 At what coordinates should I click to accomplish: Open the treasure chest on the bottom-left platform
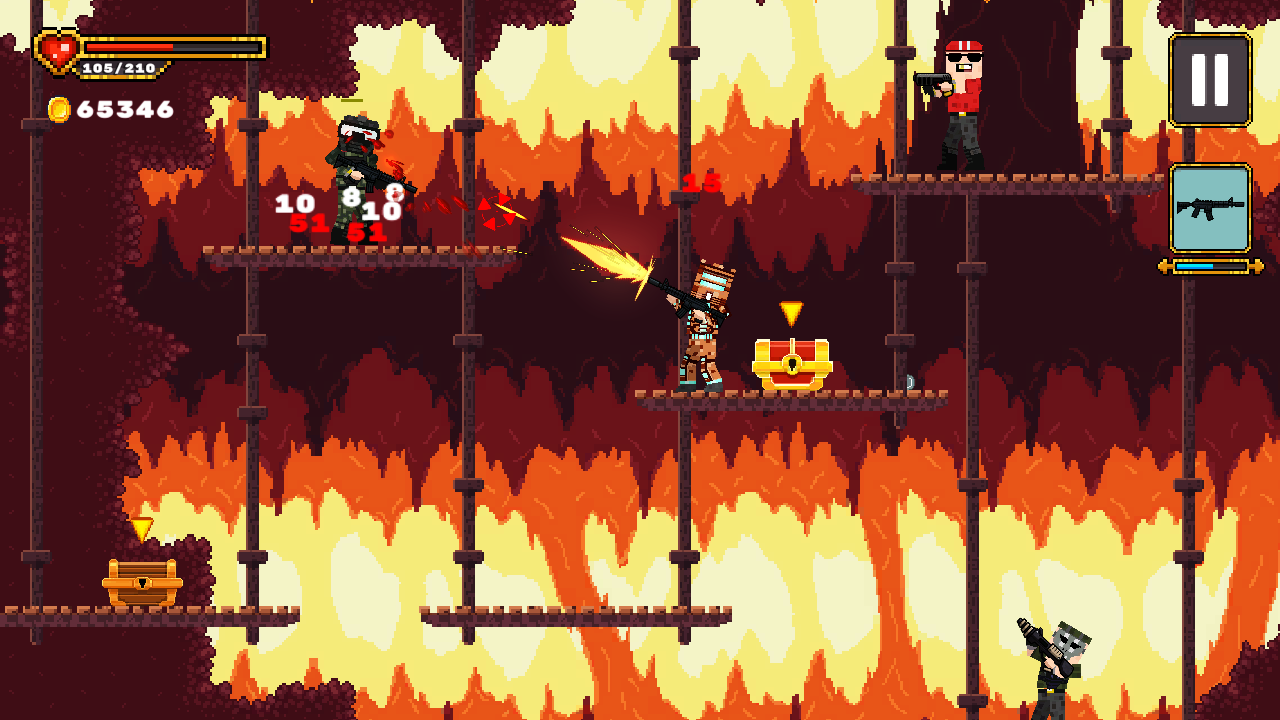tap(140, 580)
